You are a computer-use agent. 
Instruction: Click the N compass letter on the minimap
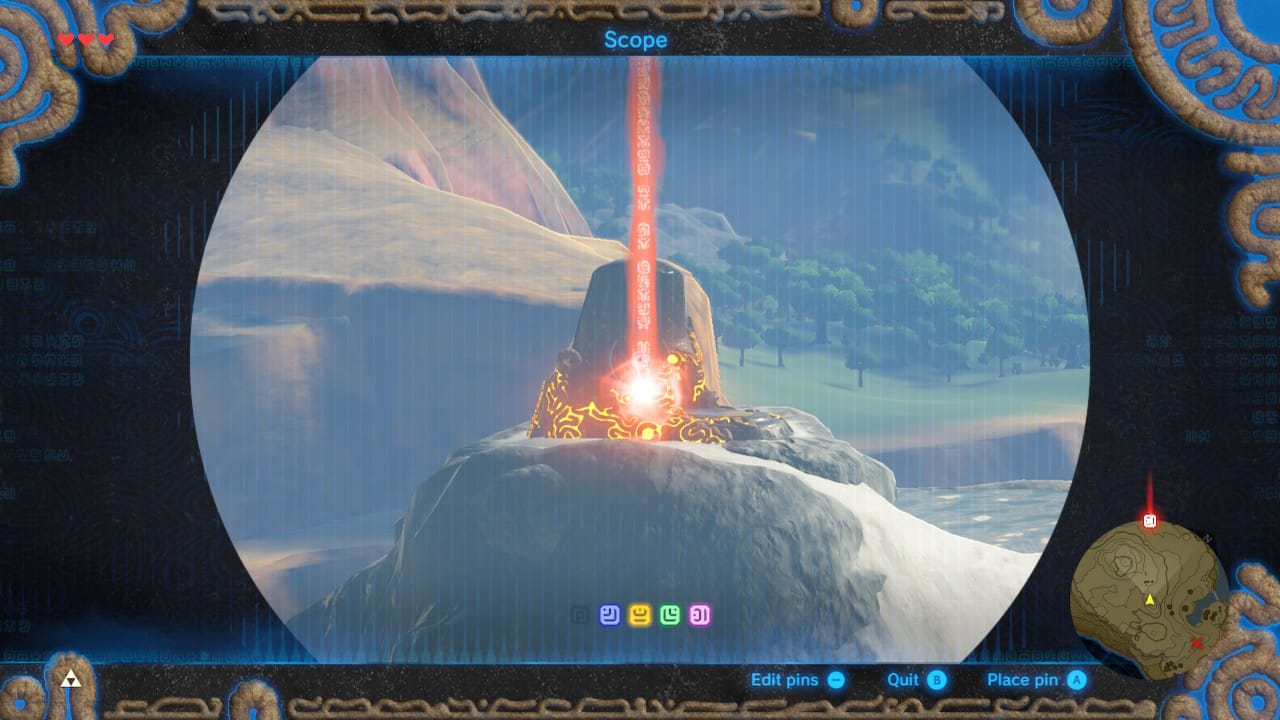(1206, 537)
